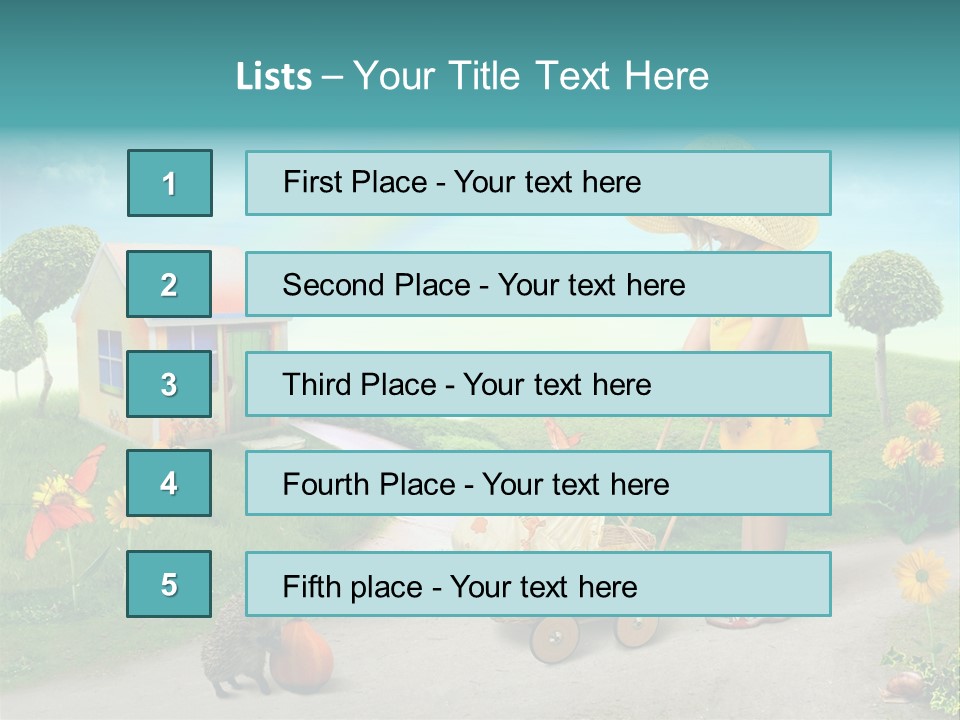Select the number 2 box
This screenshot has height=720, width=960.
tap(169, 284)
